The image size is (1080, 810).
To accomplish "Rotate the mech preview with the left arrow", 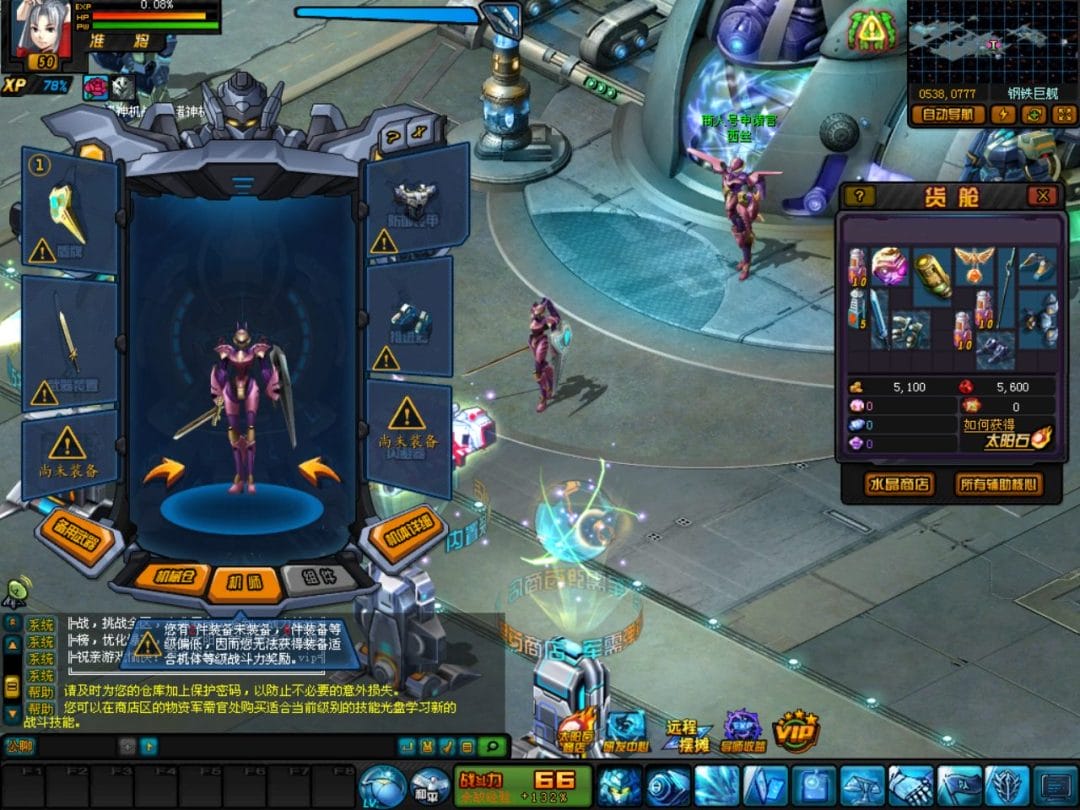I will (x=163, y=470).
